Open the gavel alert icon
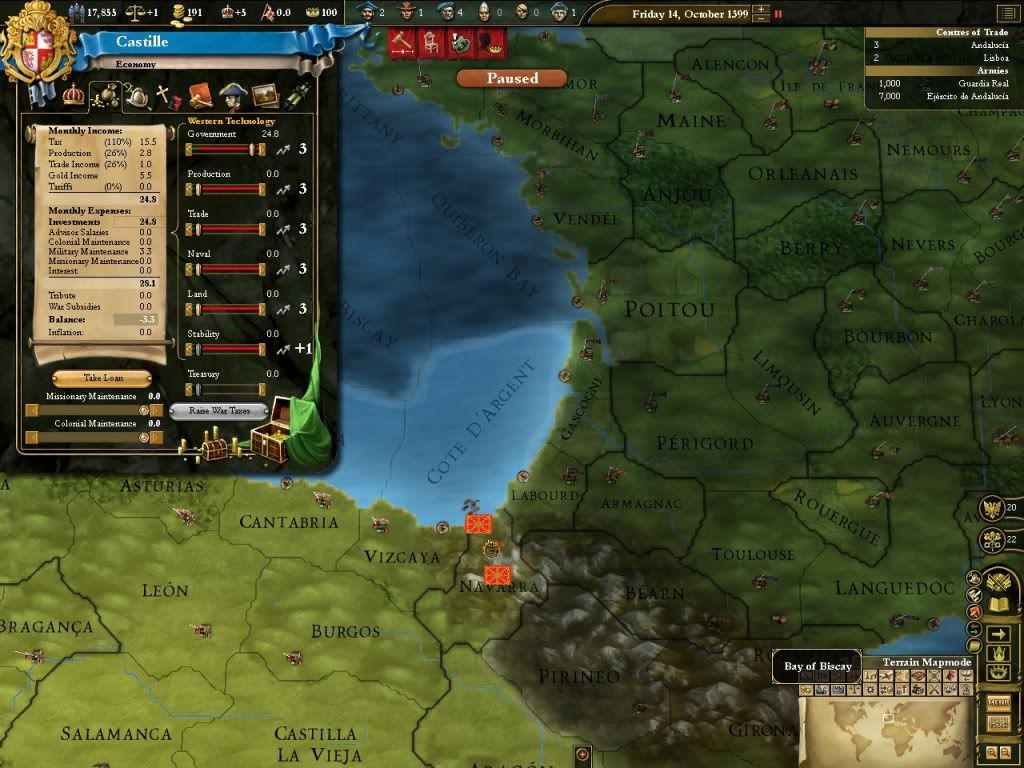1024x768 pixels. coord(402,43)
